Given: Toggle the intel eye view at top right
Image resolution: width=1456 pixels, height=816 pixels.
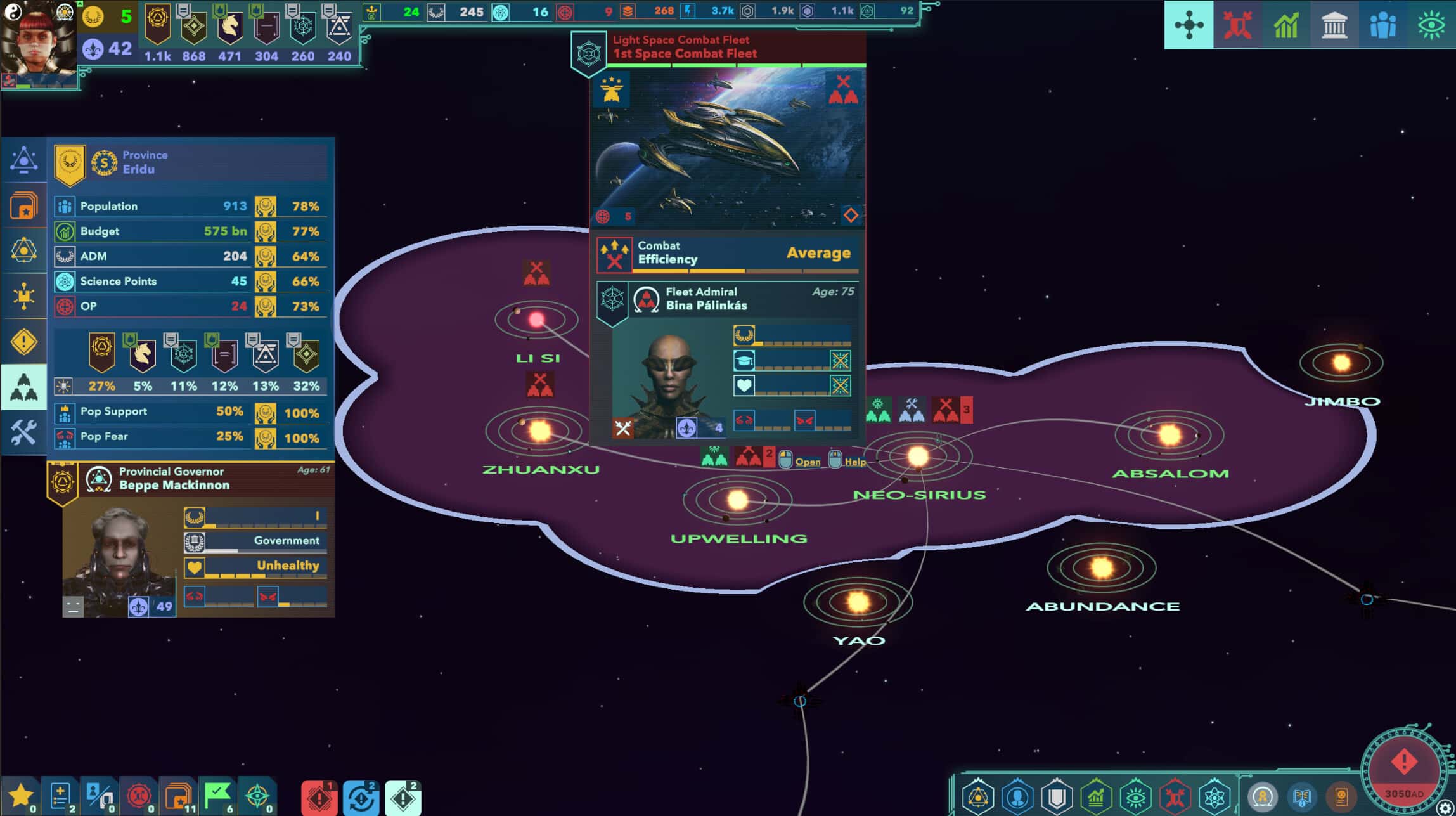Looking at the screenshot, I should click(1432, 24).
